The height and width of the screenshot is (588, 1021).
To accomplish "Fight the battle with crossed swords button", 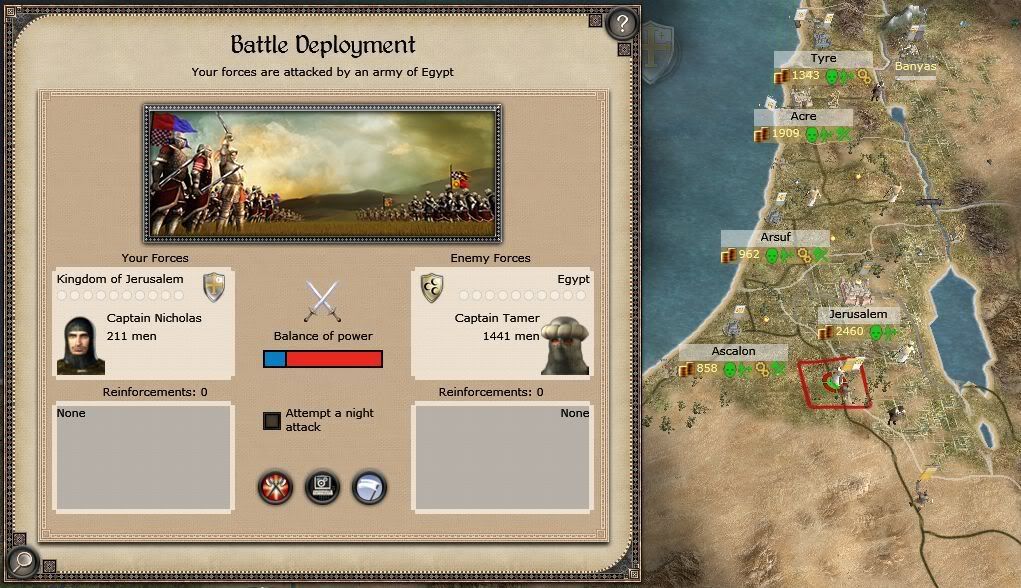I will pos(276,487).
